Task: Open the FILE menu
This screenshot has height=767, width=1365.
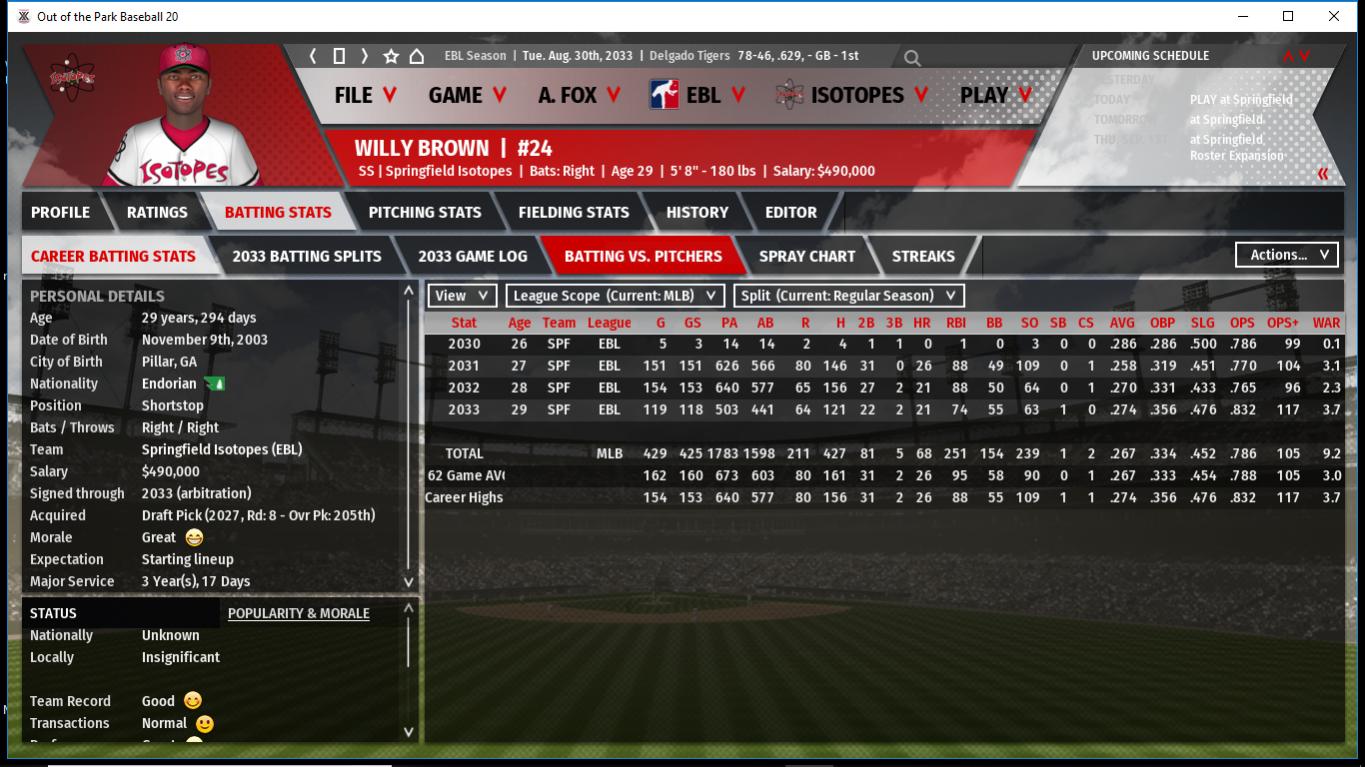Action: pos(365,95)
